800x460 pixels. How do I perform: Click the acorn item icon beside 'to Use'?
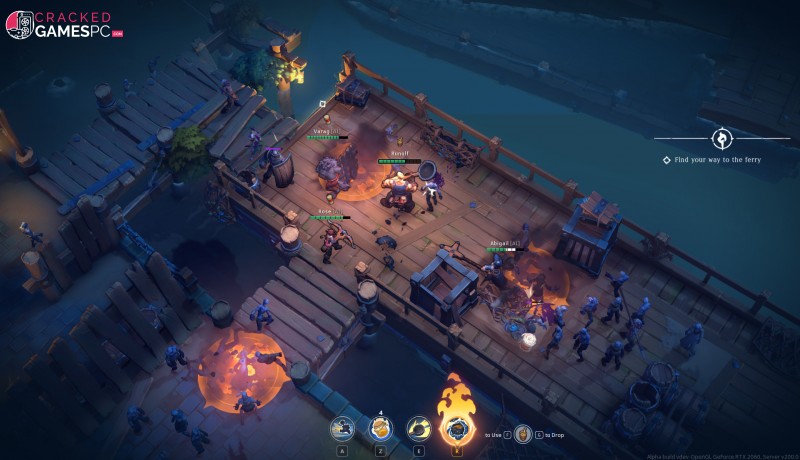tap(523, 433)
